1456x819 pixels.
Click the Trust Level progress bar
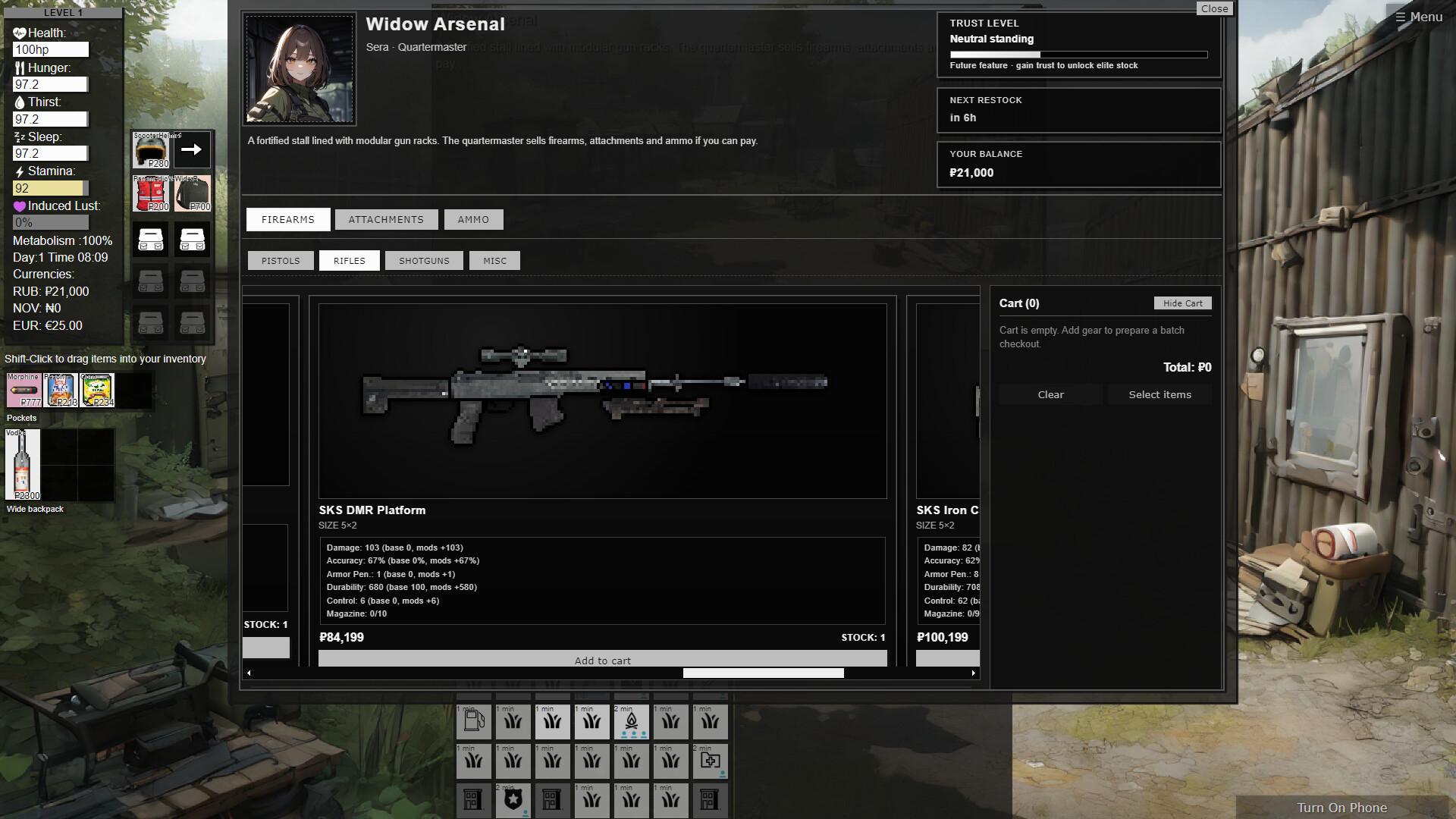1078,54
